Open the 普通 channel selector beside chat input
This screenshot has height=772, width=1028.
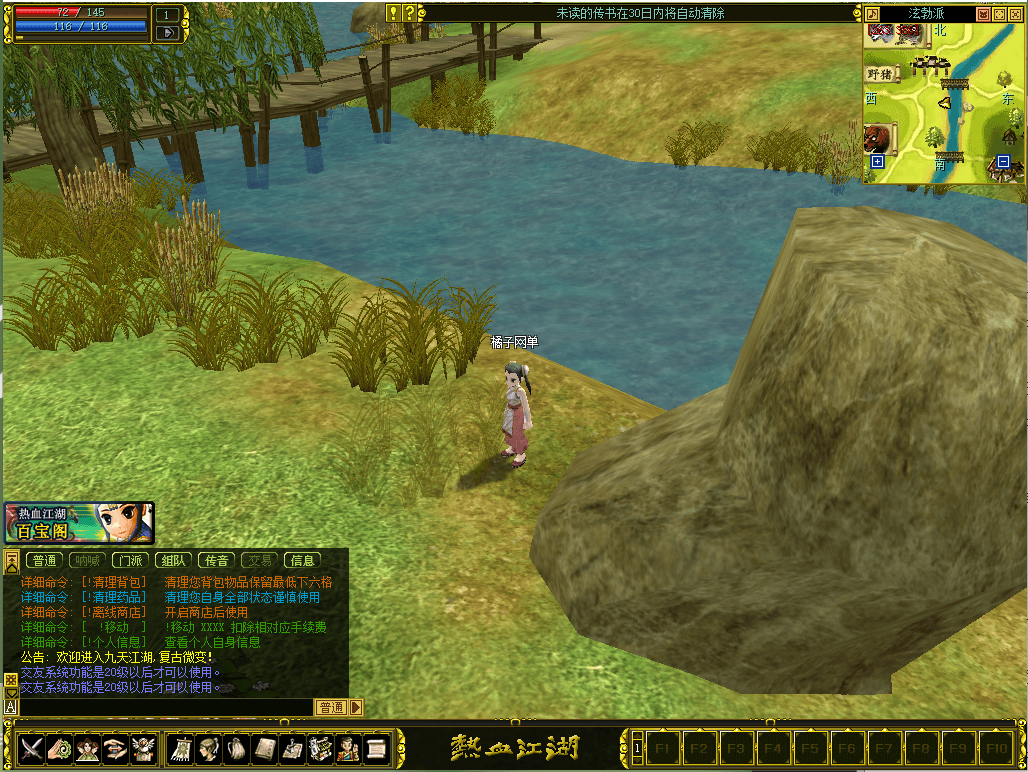[x=332, y=708]
